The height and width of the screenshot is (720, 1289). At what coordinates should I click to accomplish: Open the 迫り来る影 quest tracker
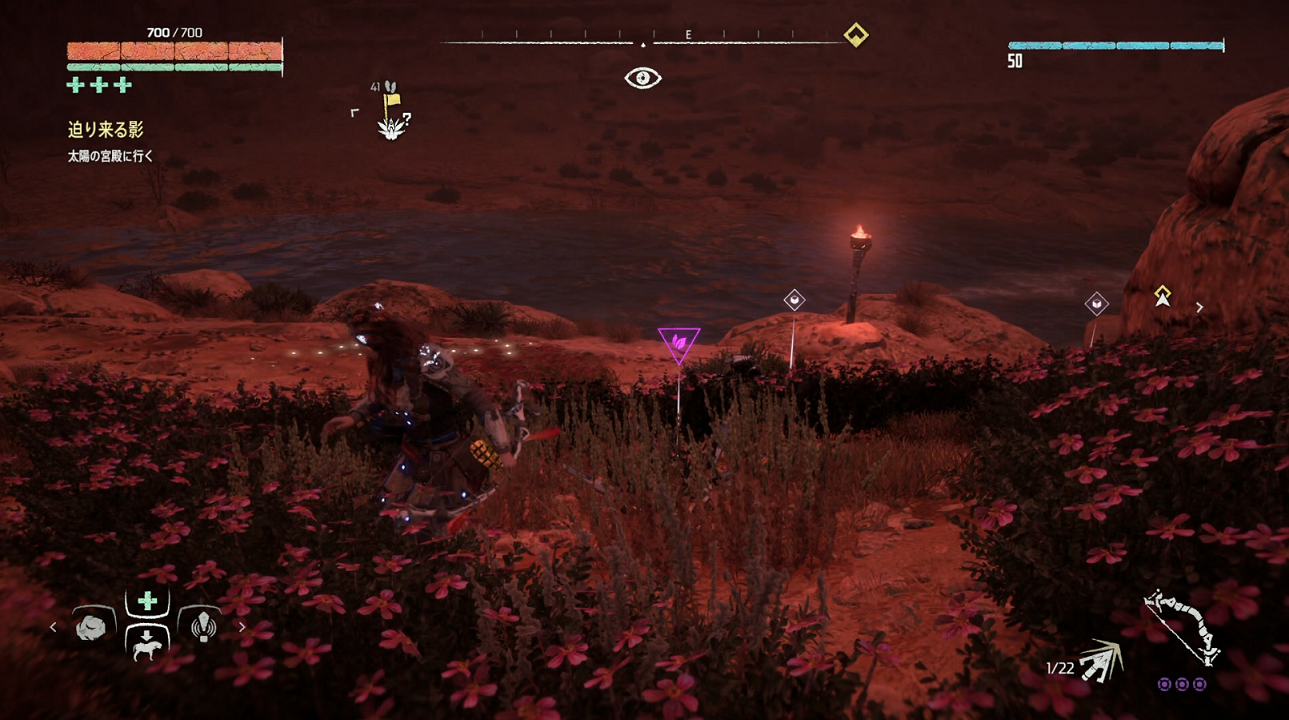[x=106, y=130]
